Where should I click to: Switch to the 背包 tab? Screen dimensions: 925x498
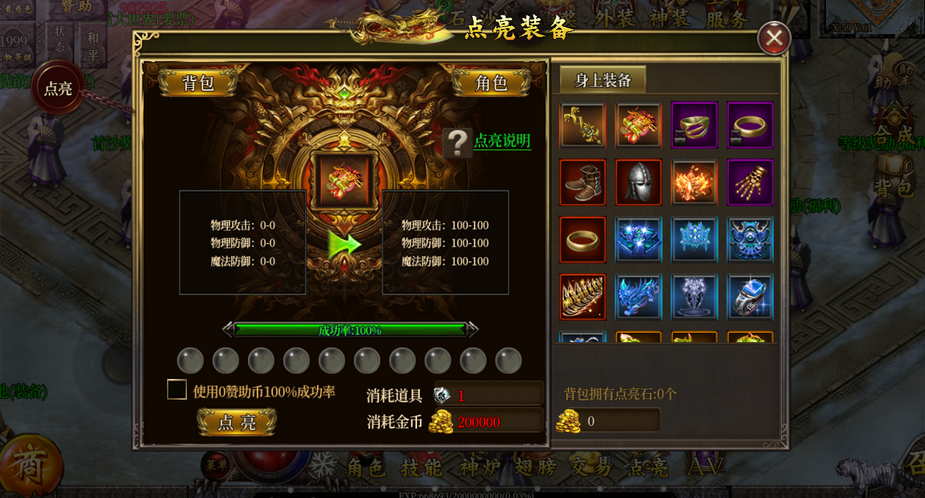tap(198, 83)
